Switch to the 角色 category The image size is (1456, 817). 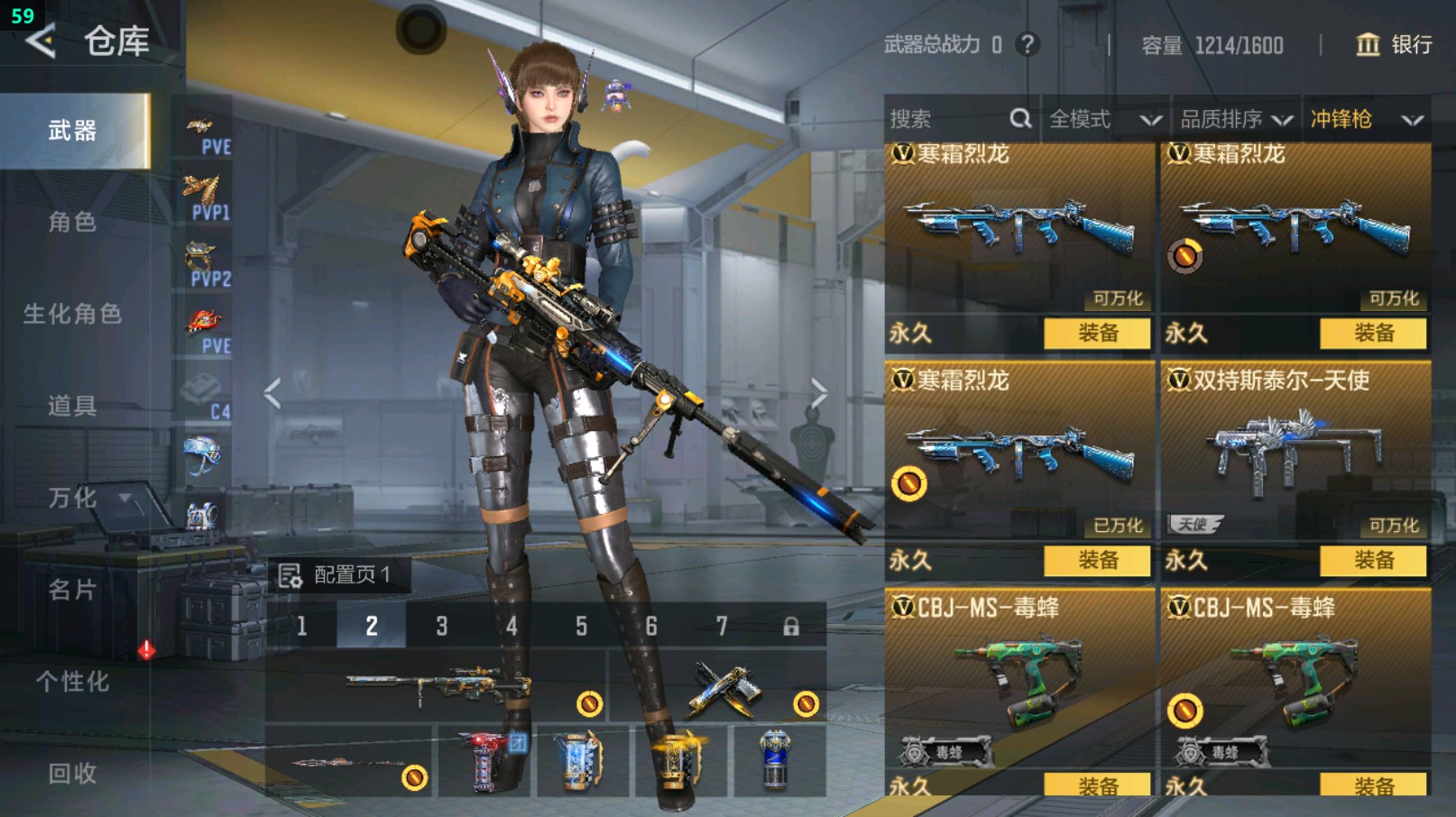pyautogui.click(x=72, y=222)
